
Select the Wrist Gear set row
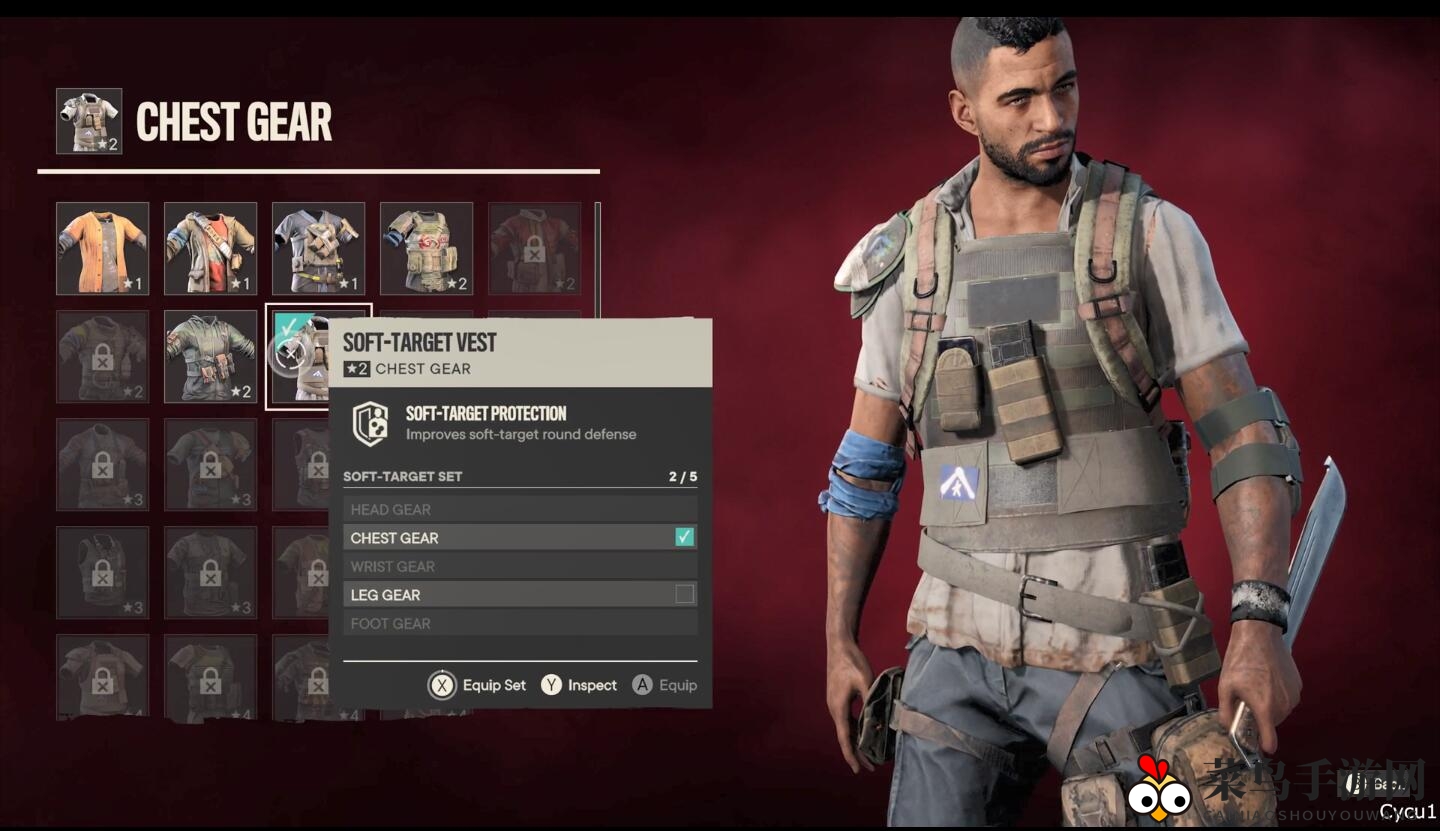coord(520,567)
